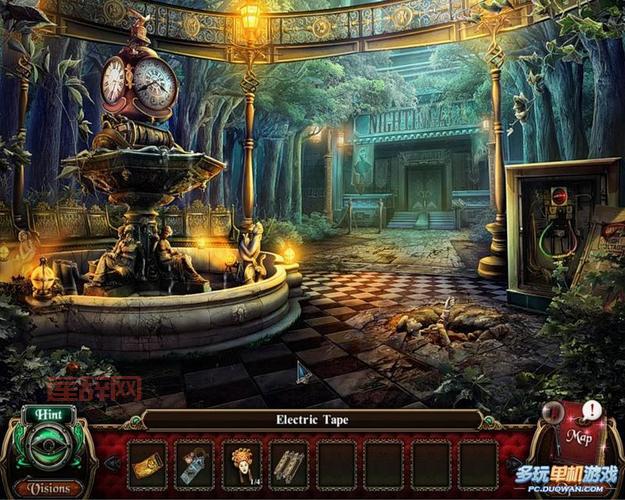Click the exclamation mark alert icon
625x500 pixels.
coord(591,410)
